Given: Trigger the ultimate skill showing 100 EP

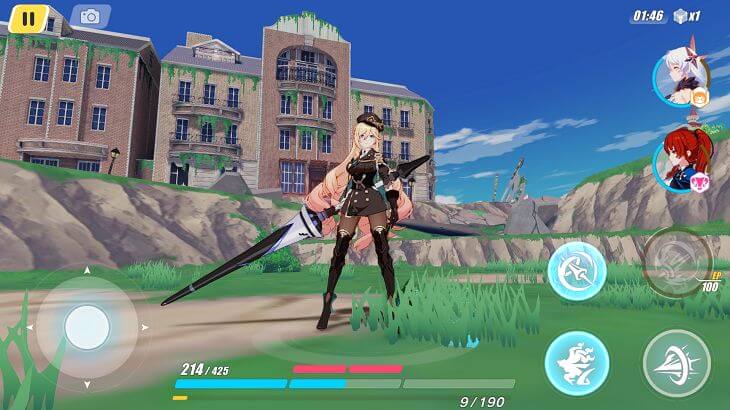Looking at the screenshot, I should [677, 262].
